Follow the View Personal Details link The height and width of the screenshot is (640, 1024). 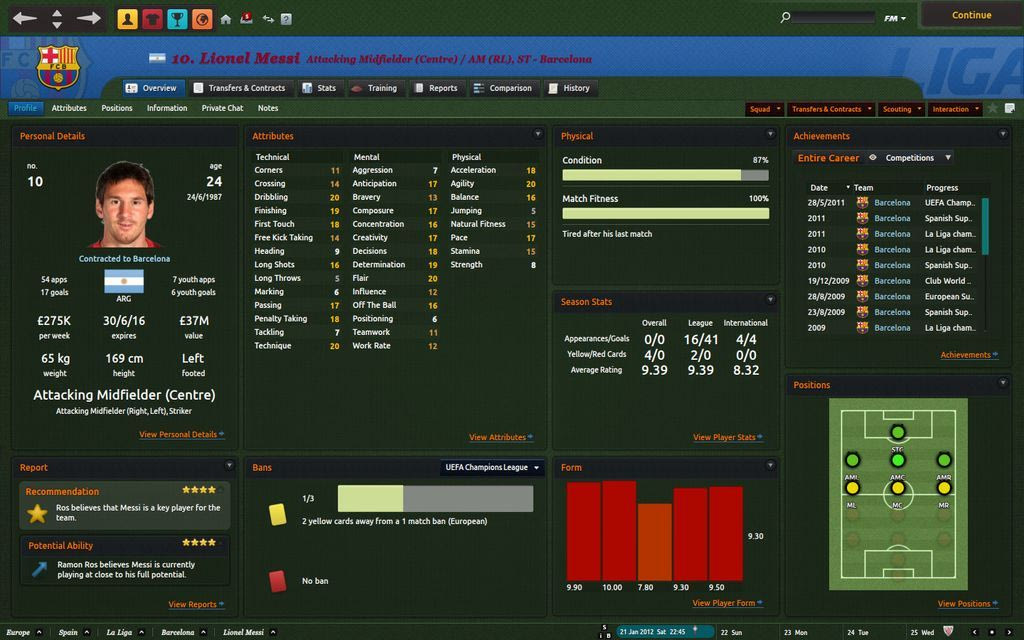[x=178, y=435]
